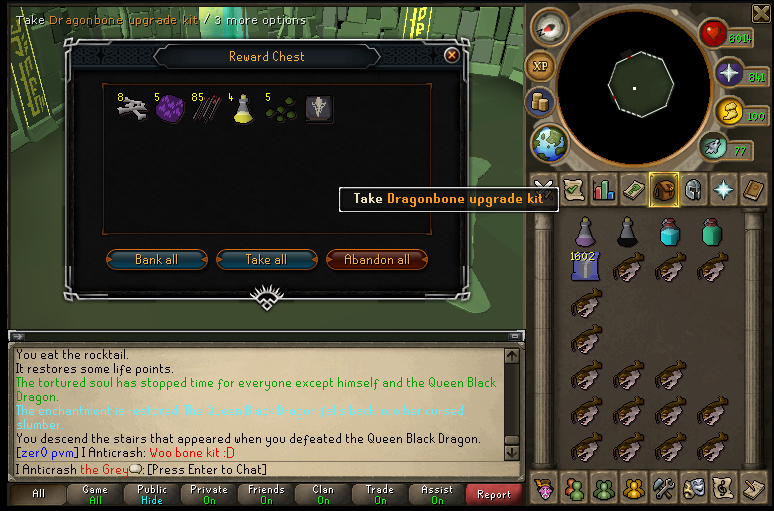
Task: Select the green seeds reward stack
Action: (x=280, y=108)
